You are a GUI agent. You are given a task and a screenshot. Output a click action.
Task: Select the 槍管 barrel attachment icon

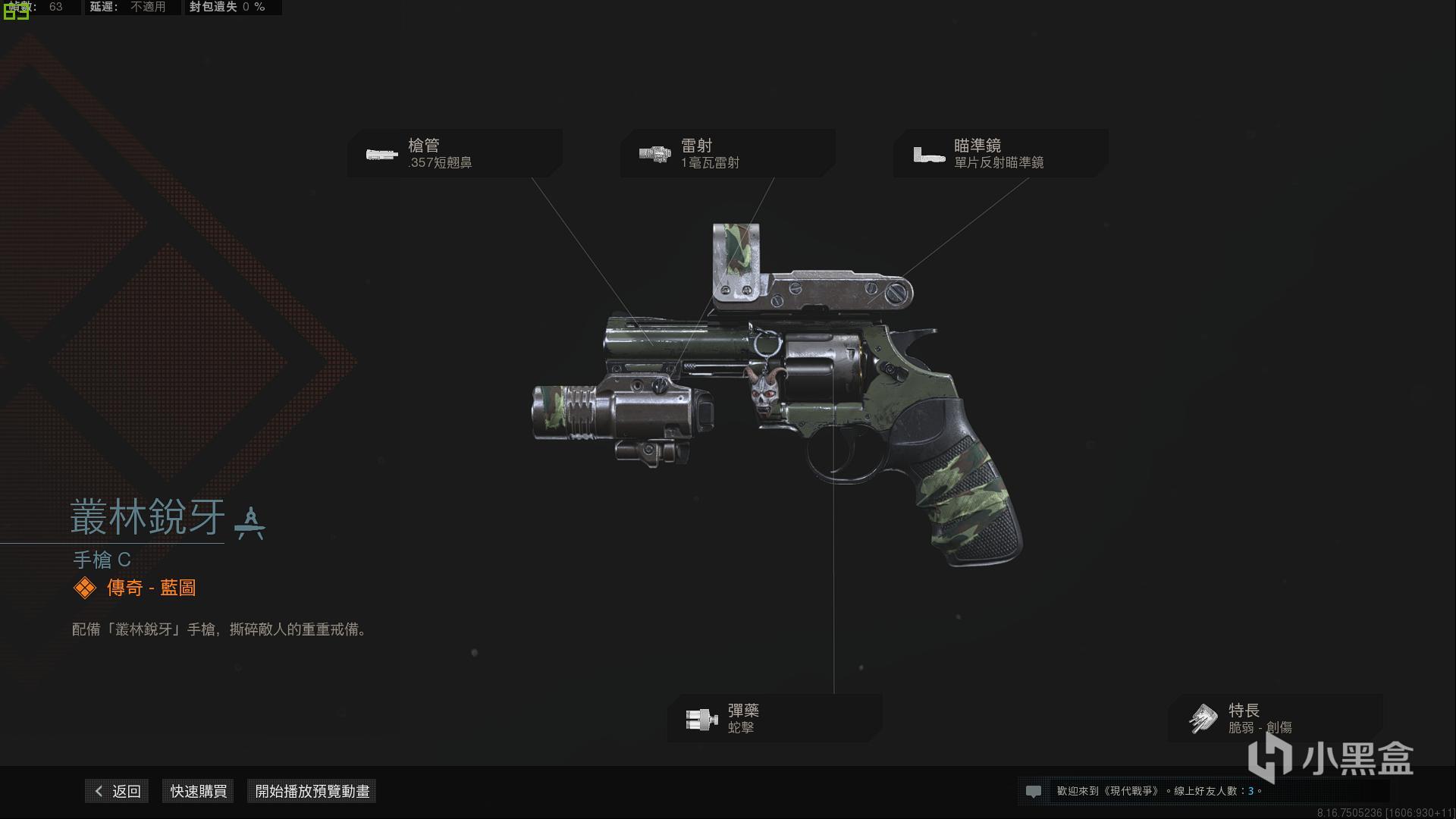point(381,153)
